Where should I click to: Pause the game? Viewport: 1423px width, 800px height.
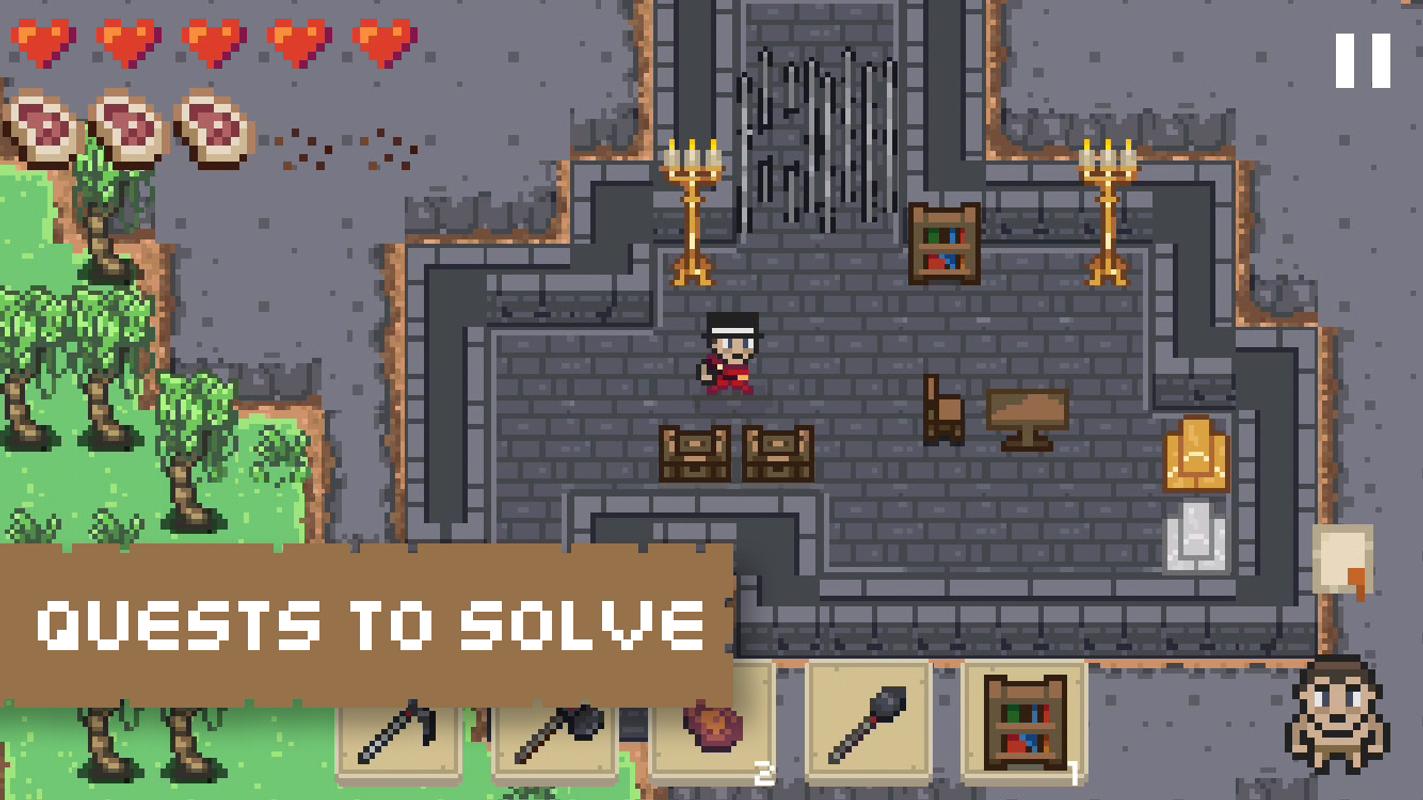tap(1362, 61)
